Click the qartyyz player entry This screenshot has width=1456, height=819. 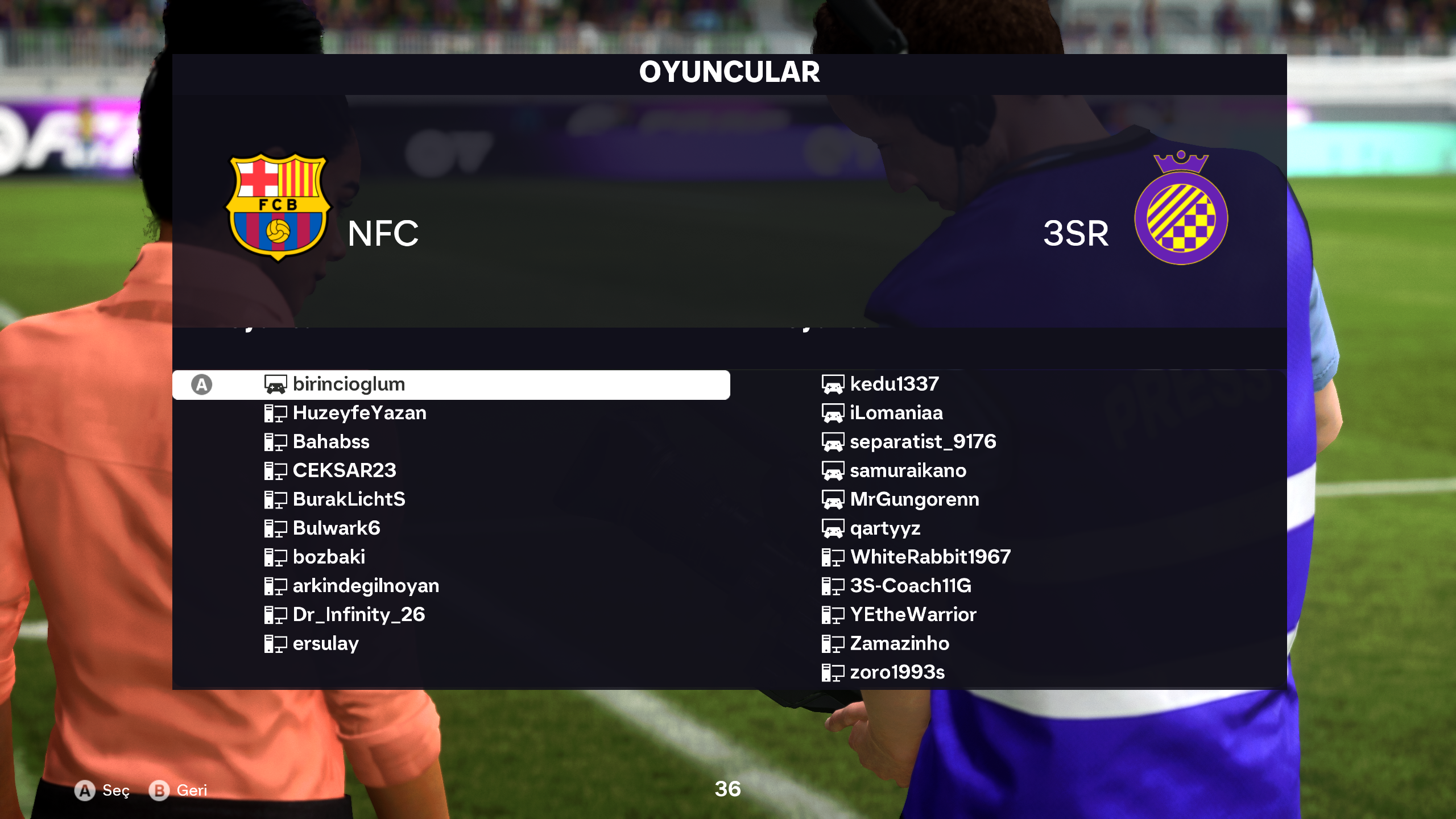pyautogui.click(x=885, y=528)
